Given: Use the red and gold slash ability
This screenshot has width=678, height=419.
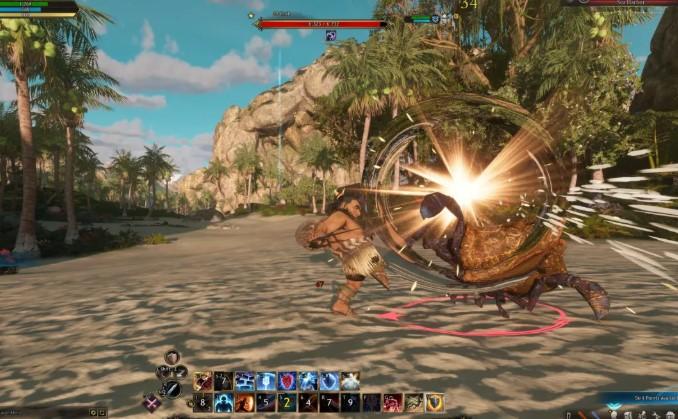Looking at the screenshot, I should pos(201,380).
